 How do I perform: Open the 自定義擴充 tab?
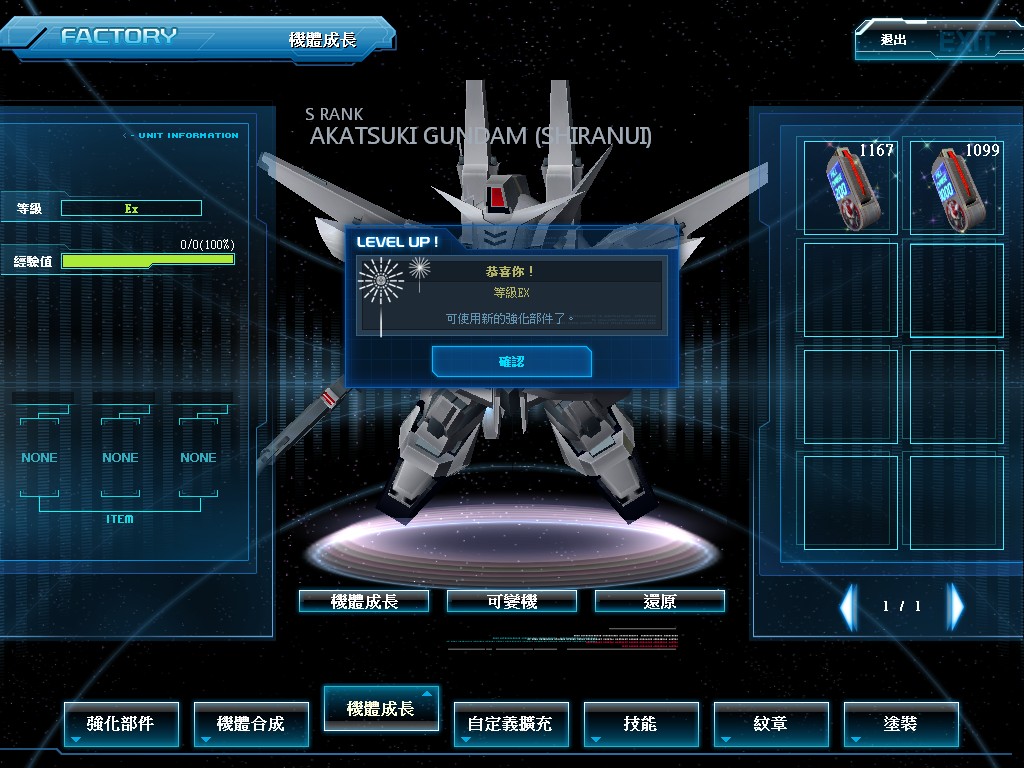pos(511,724)
